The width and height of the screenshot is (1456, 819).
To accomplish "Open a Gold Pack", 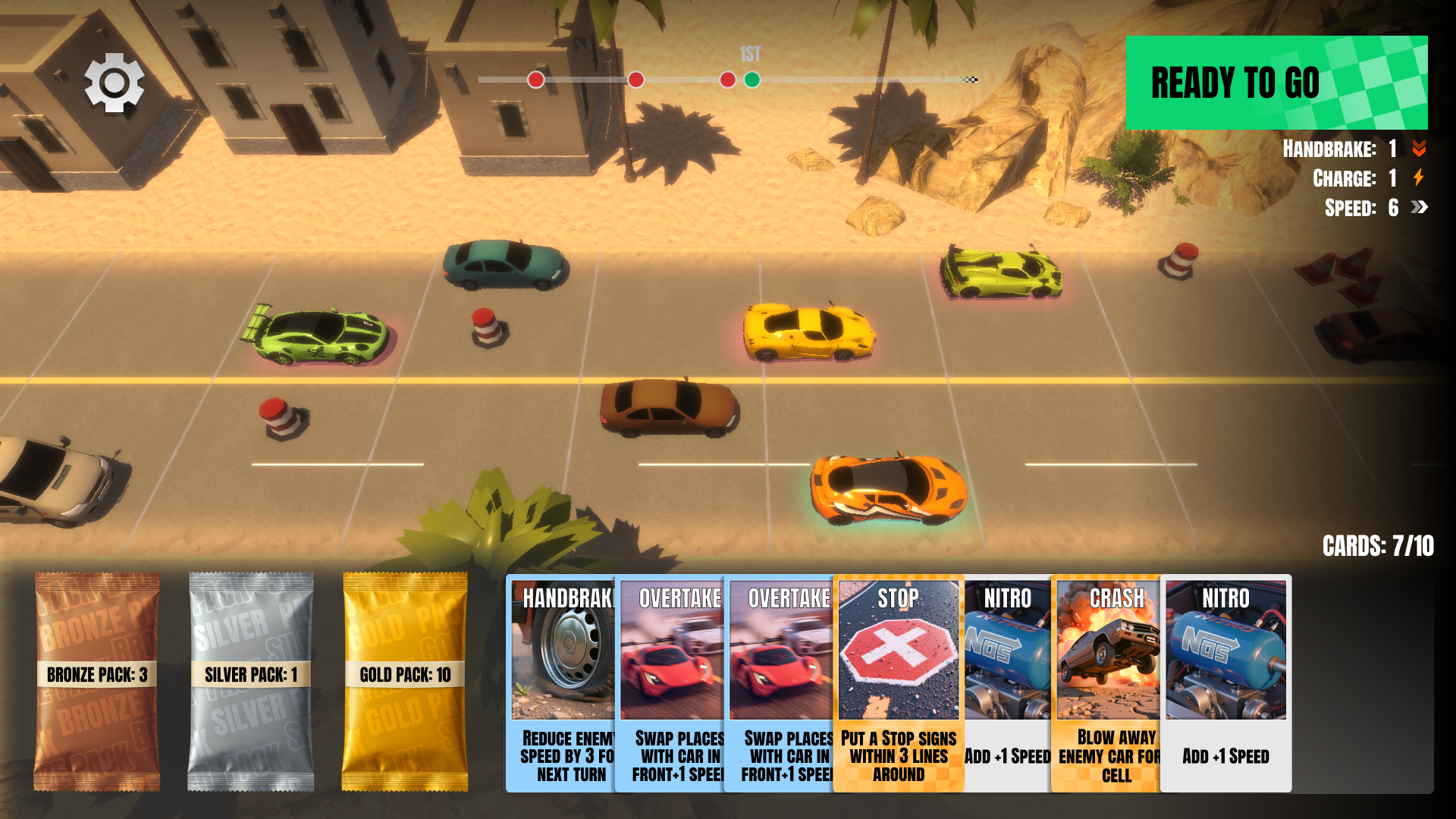I will [405, 681].
